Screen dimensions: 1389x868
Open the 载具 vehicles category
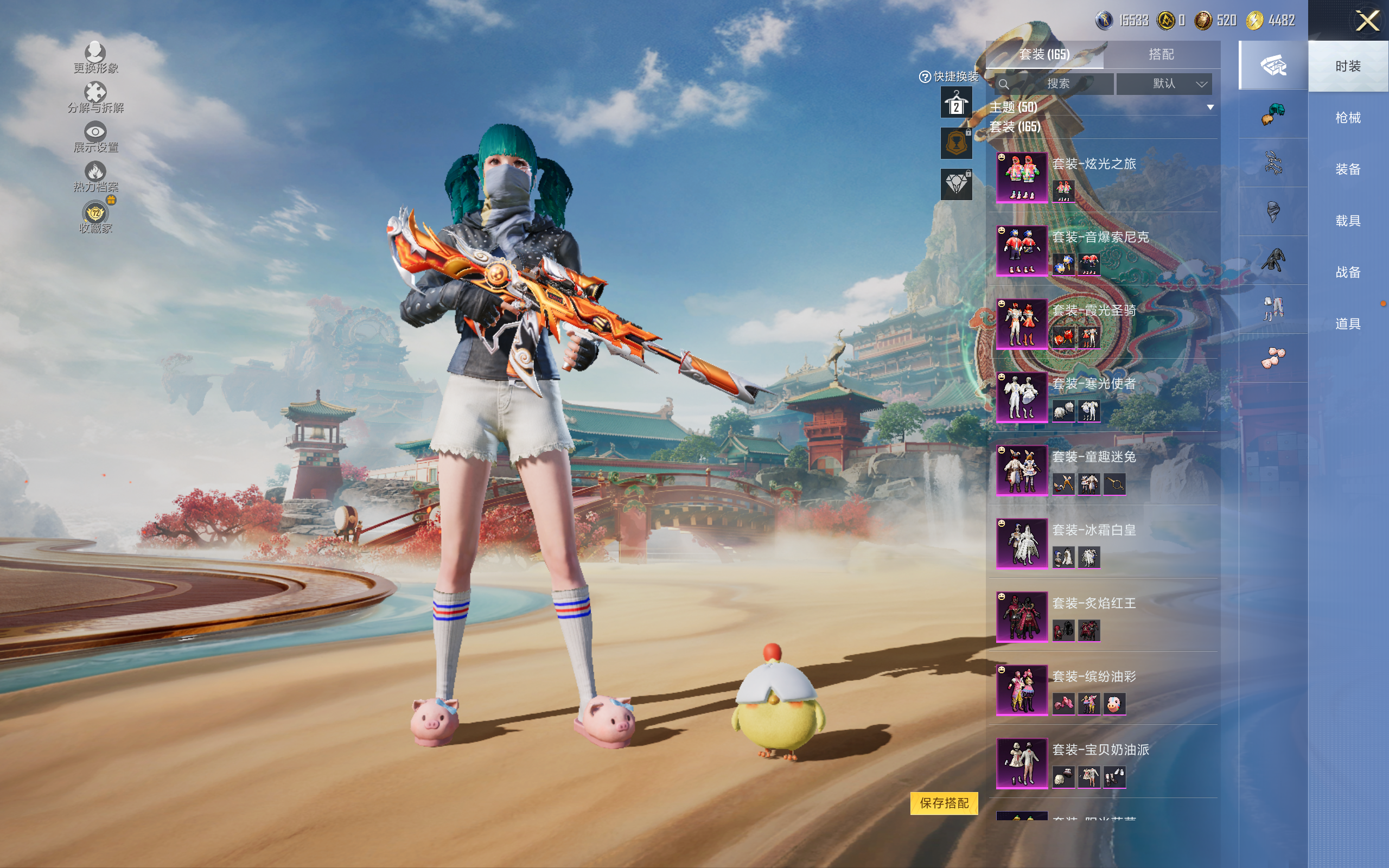point(1347,220)
